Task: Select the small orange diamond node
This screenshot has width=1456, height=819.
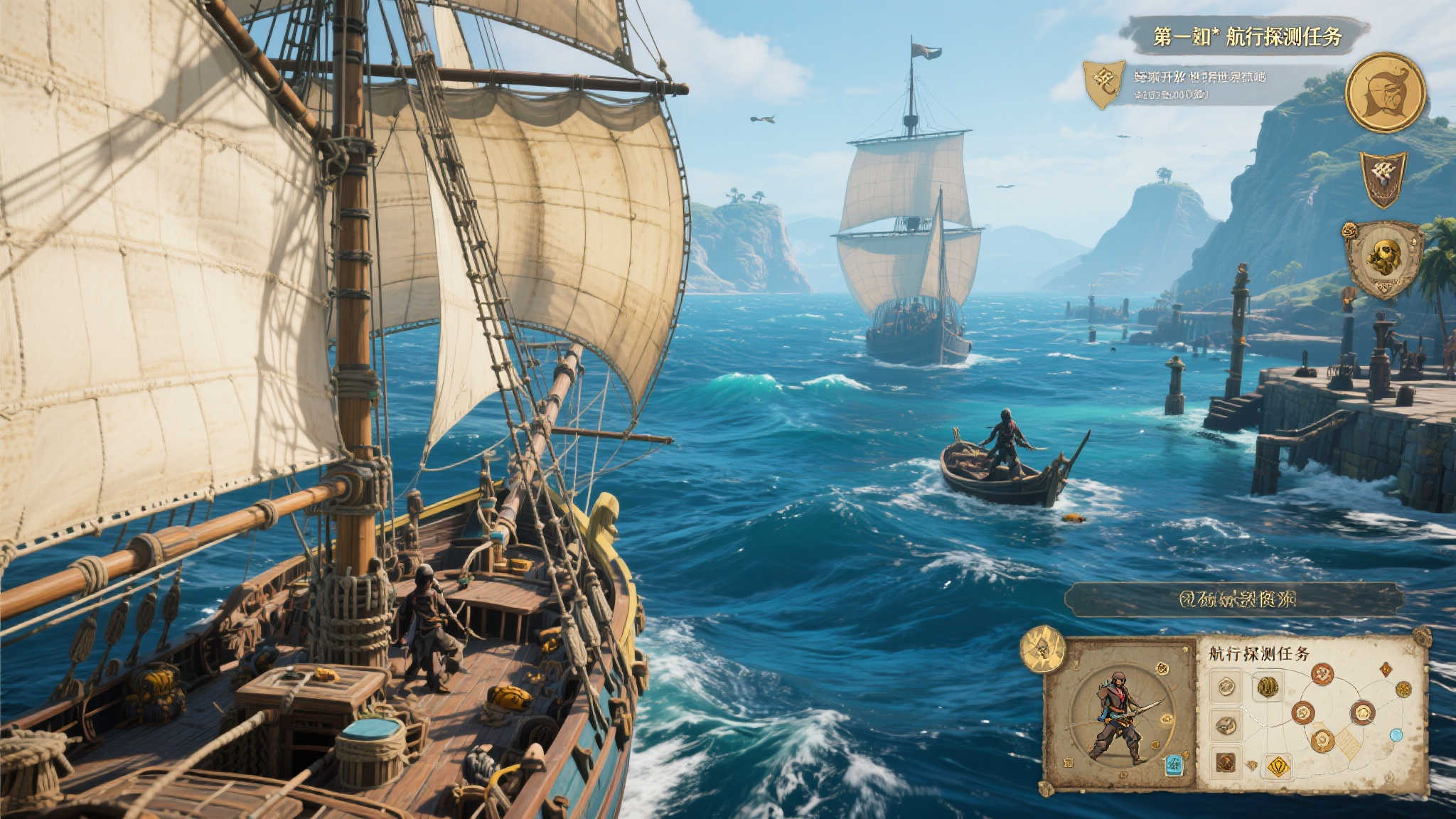Action: coord(1386,668)
